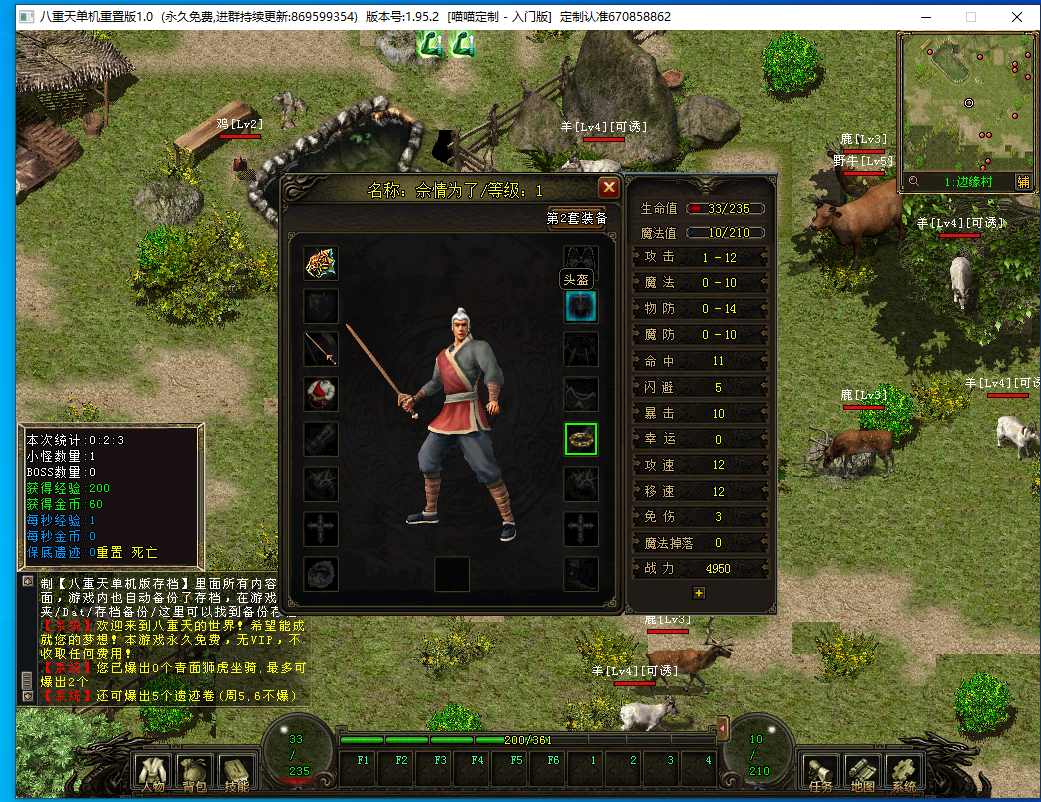
Task: Click the minimap of 边缘村
Action: click(x=967, y=102)
